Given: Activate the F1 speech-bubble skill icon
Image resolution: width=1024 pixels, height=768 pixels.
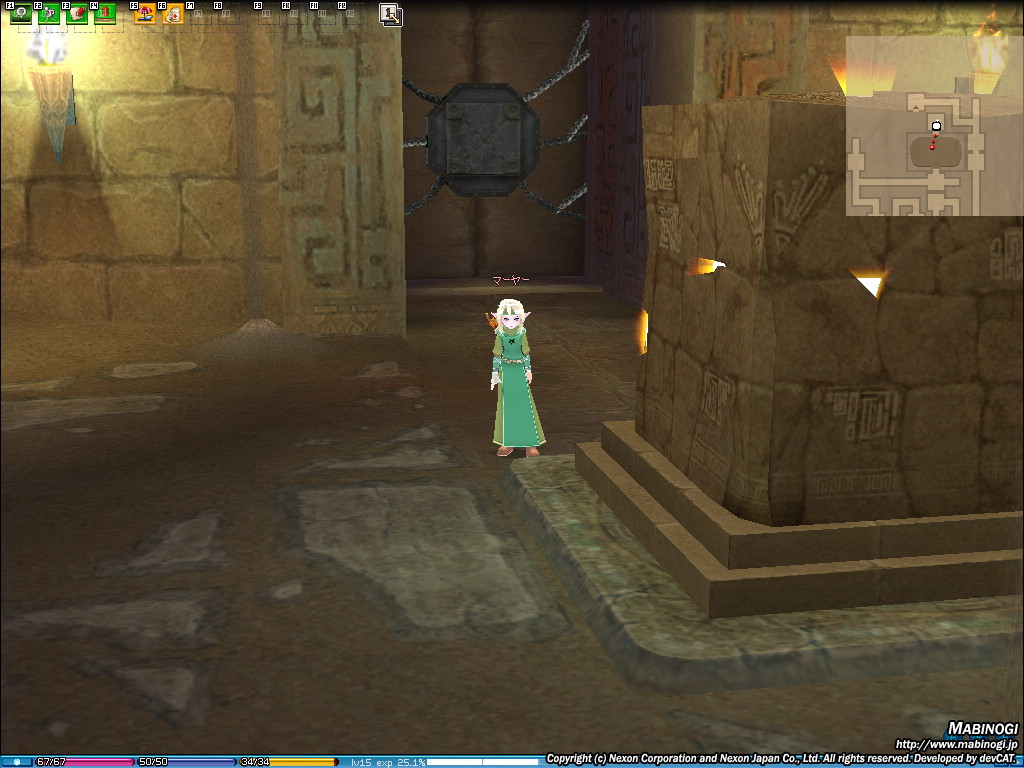Looking at the screenshot, I should tap(20, 14).
